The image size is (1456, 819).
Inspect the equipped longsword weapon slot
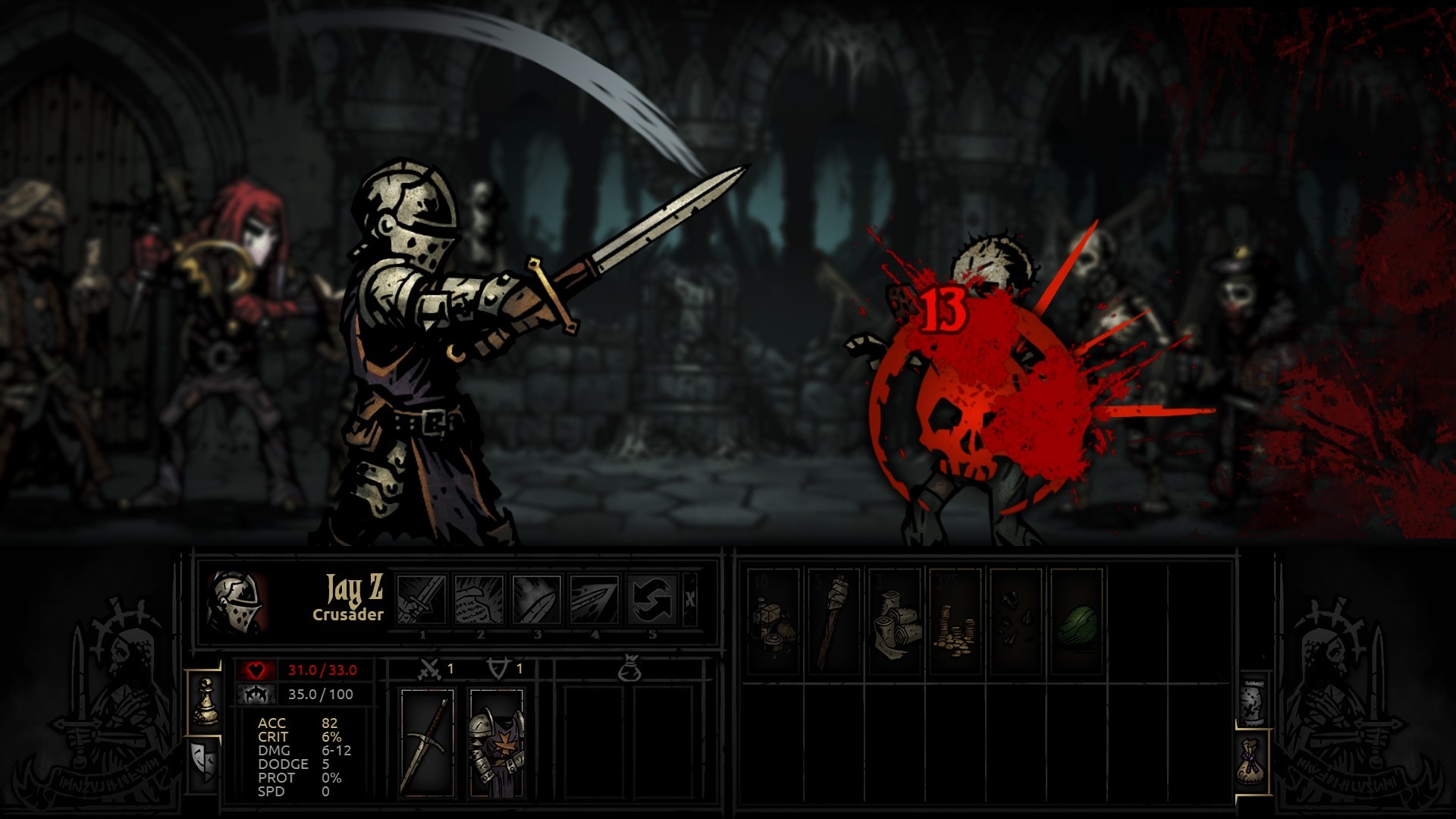coord(428,743)
